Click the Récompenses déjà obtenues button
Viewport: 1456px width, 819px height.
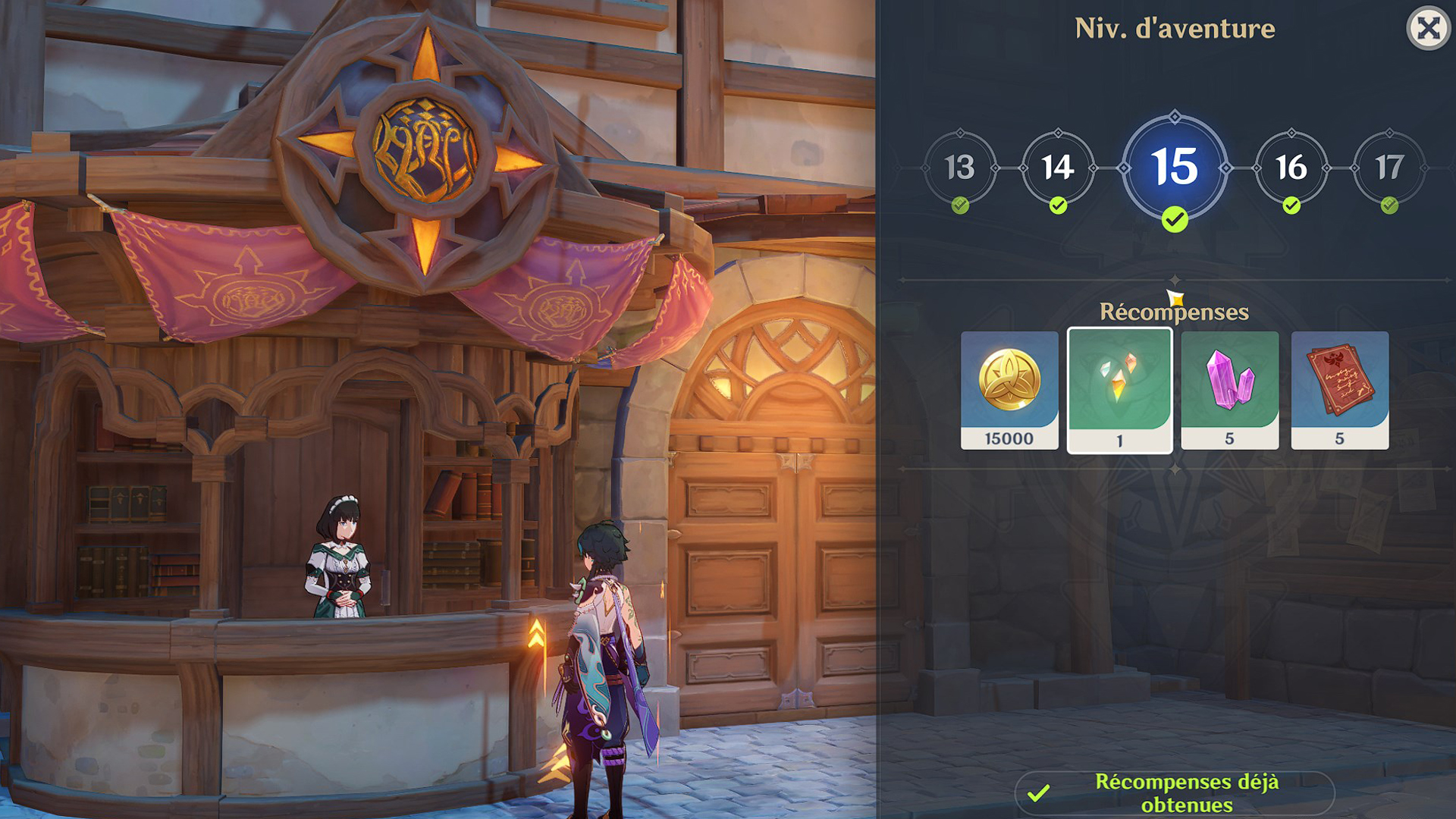(1174, 793)
